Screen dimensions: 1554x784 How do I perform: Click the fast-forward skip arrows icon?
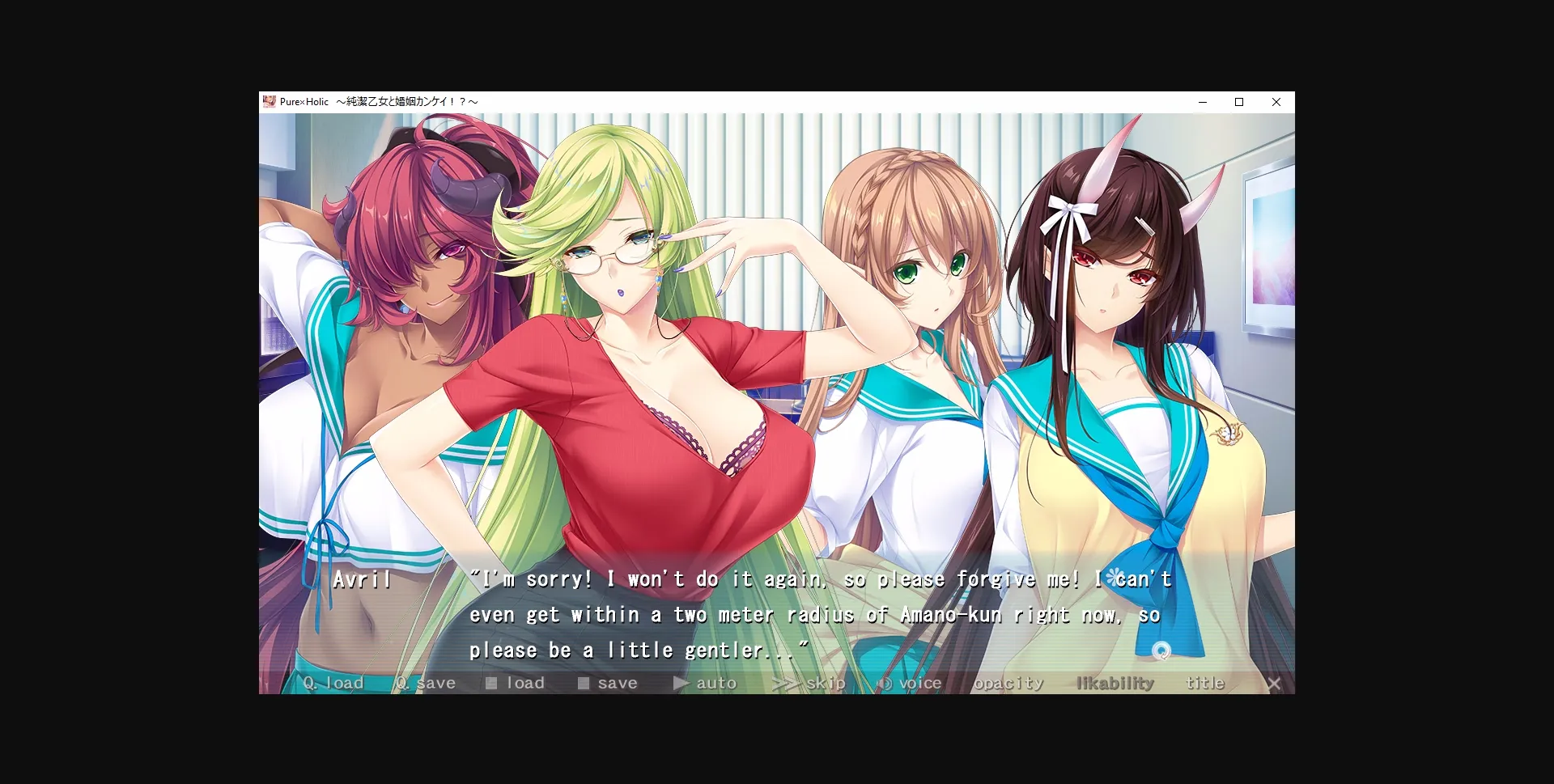783,683
